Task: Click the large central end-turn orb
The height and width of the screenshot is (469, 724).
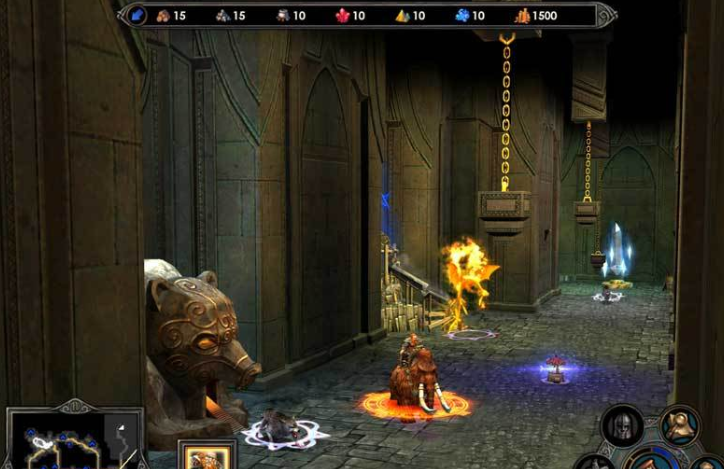Action: tap(655, 460)
